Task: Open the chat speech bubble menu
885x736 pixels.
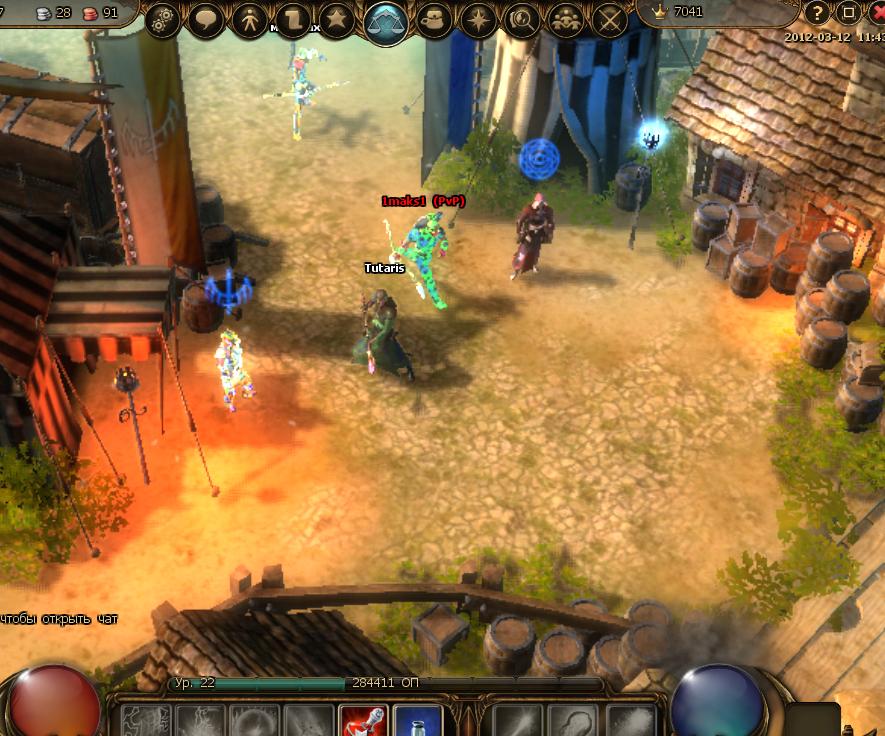Action: (x=206, y=20)
